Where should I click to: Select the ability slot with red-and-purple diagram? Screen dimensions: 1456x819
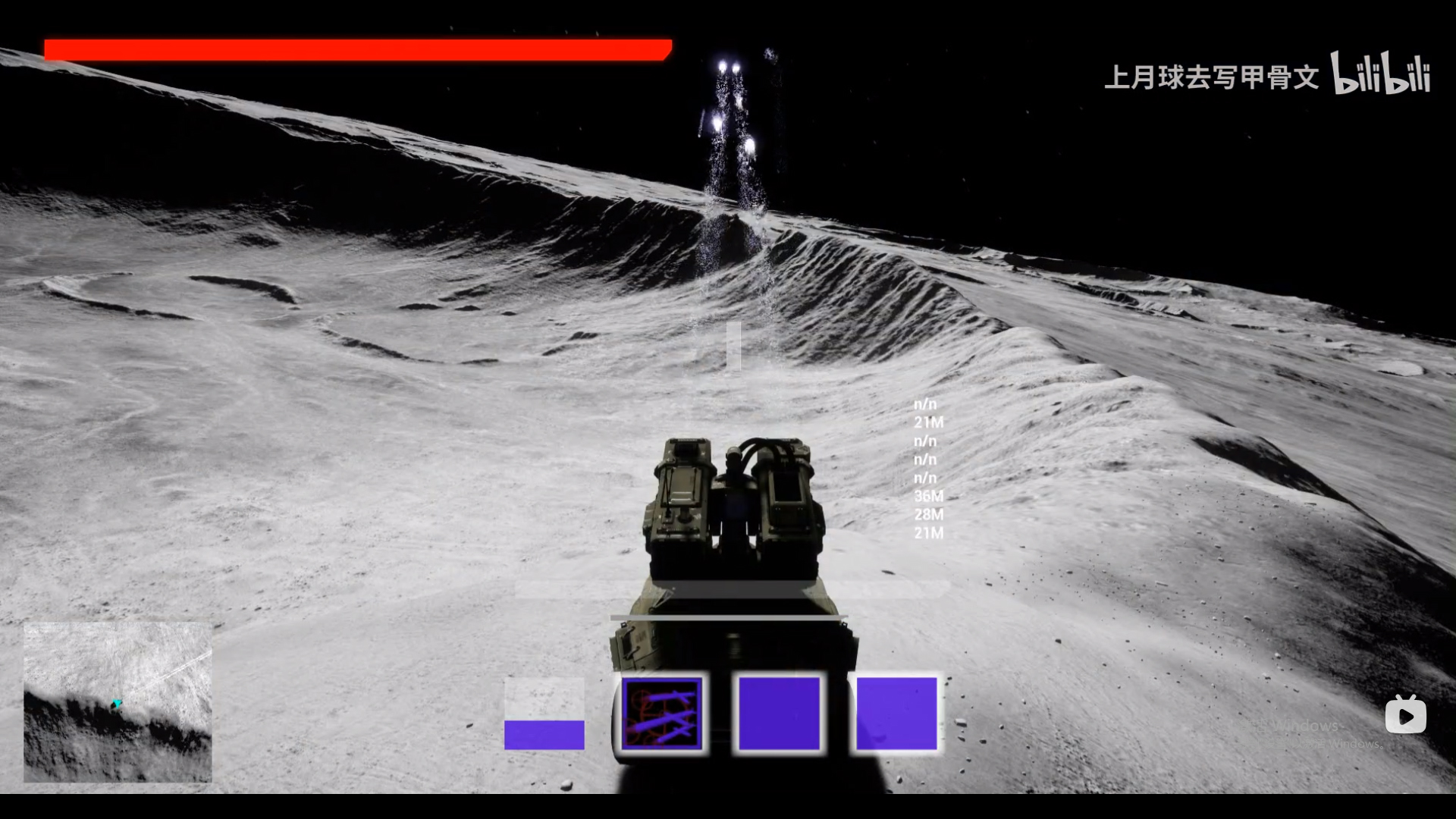coord(662,714)
